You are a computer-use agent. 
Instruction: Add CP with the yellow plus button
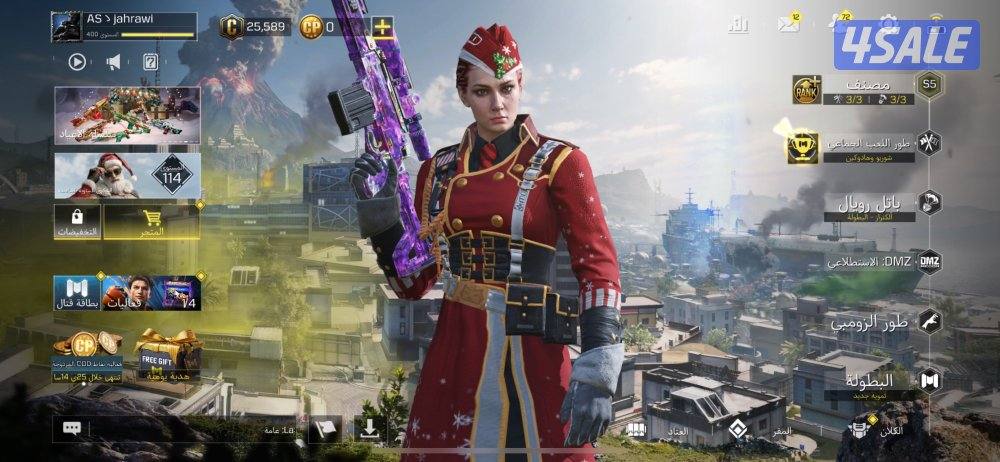(383, 27)
